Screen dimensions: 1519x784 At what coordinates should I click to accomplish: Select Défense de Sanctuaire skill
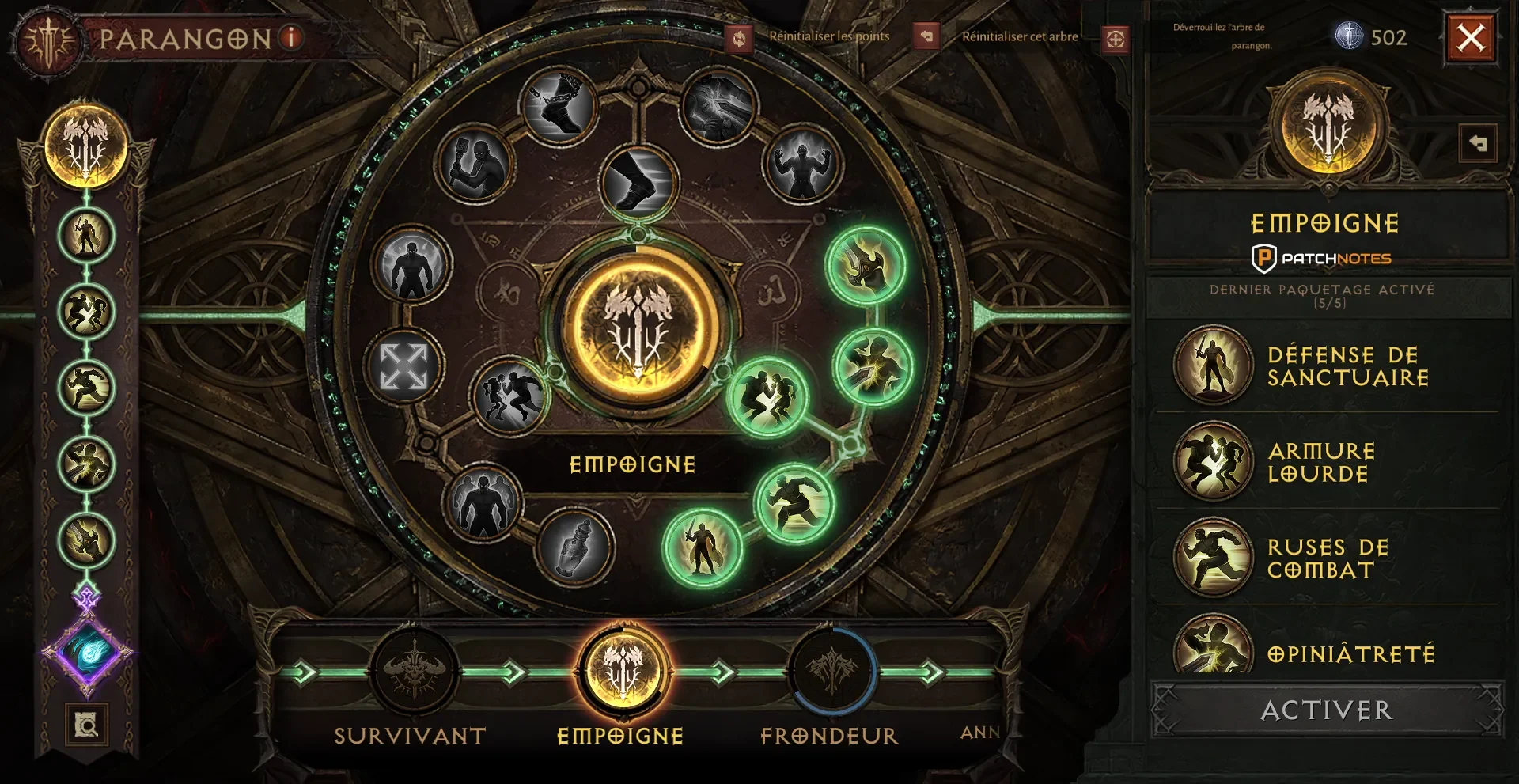(x=1213, y=365)
